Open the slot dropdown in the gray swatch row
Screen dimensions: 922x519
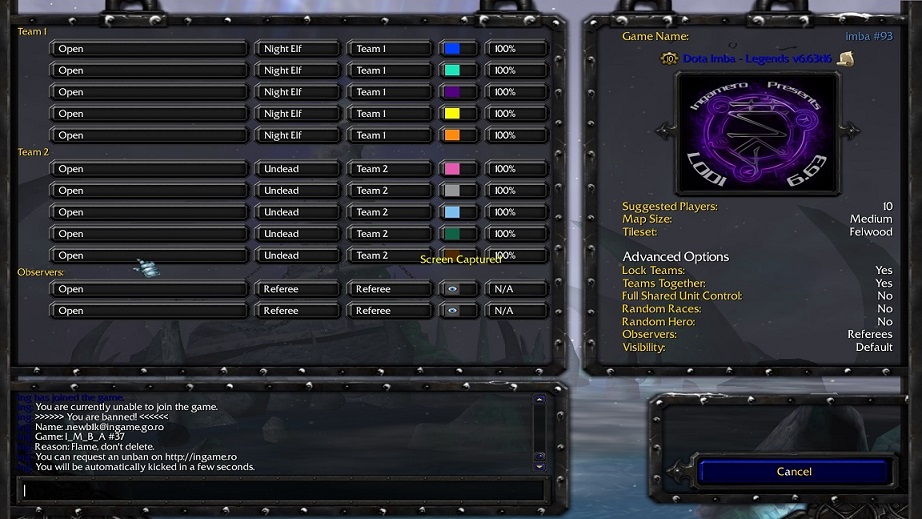[148, 190]
